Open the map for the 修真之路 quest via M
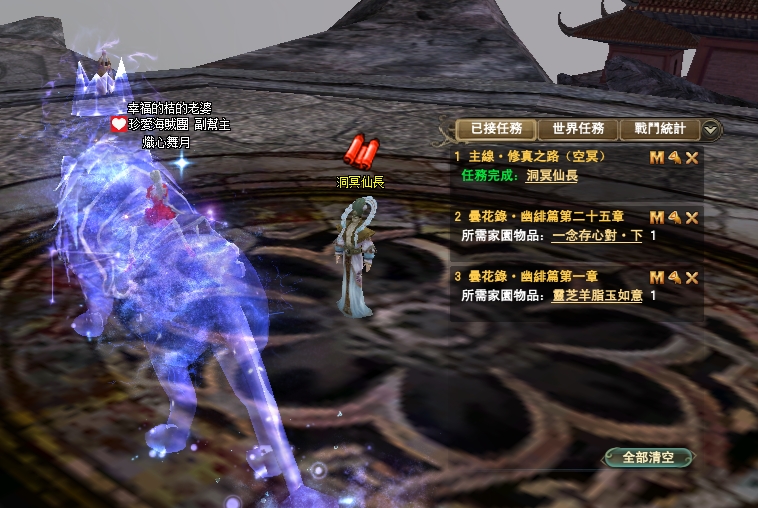The height and width of the screenshot is (508, 758). click(x=657, y=158)
